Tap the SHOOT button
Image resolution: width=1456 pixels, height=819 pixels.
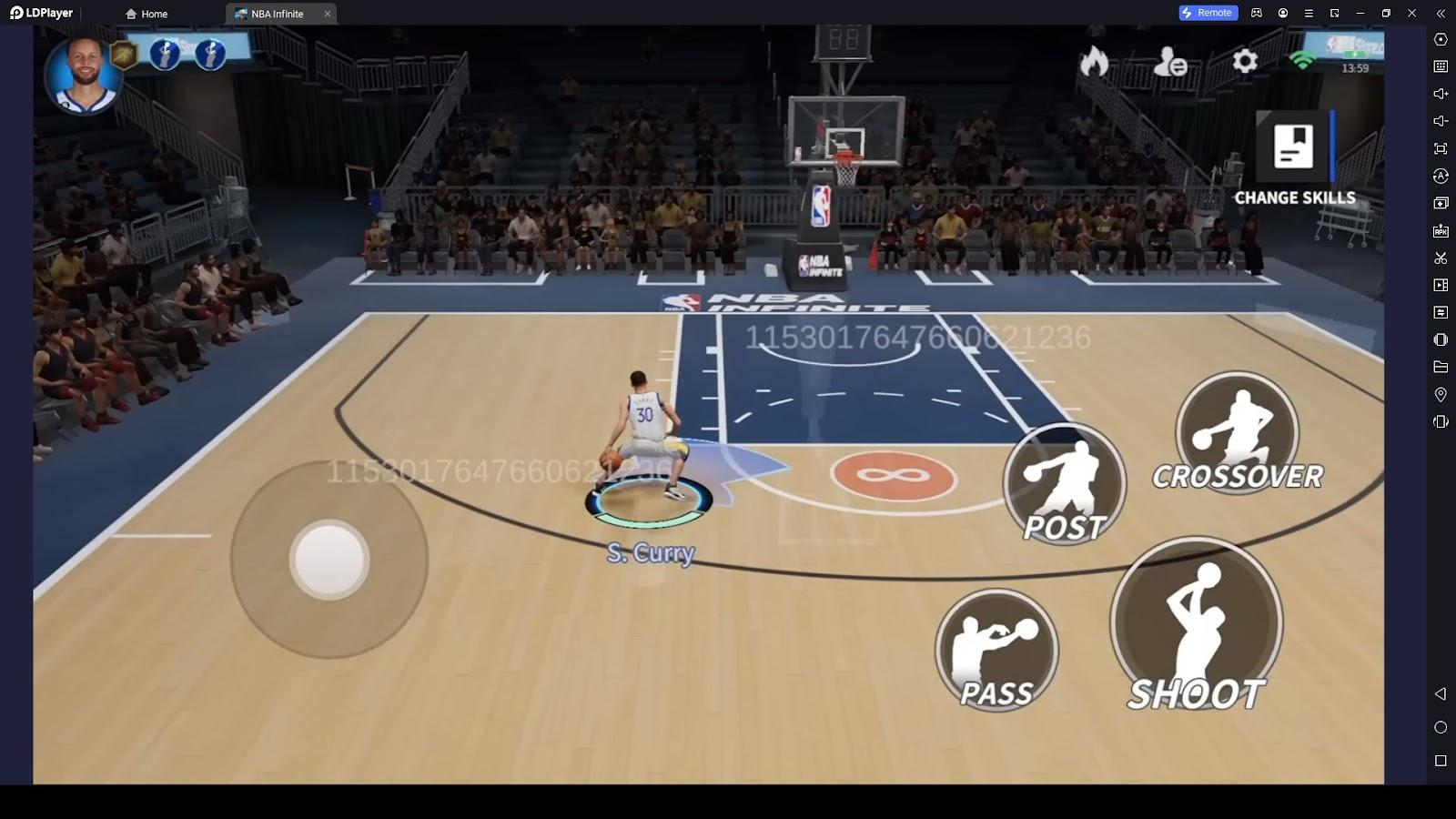[x=1196, y=624]
